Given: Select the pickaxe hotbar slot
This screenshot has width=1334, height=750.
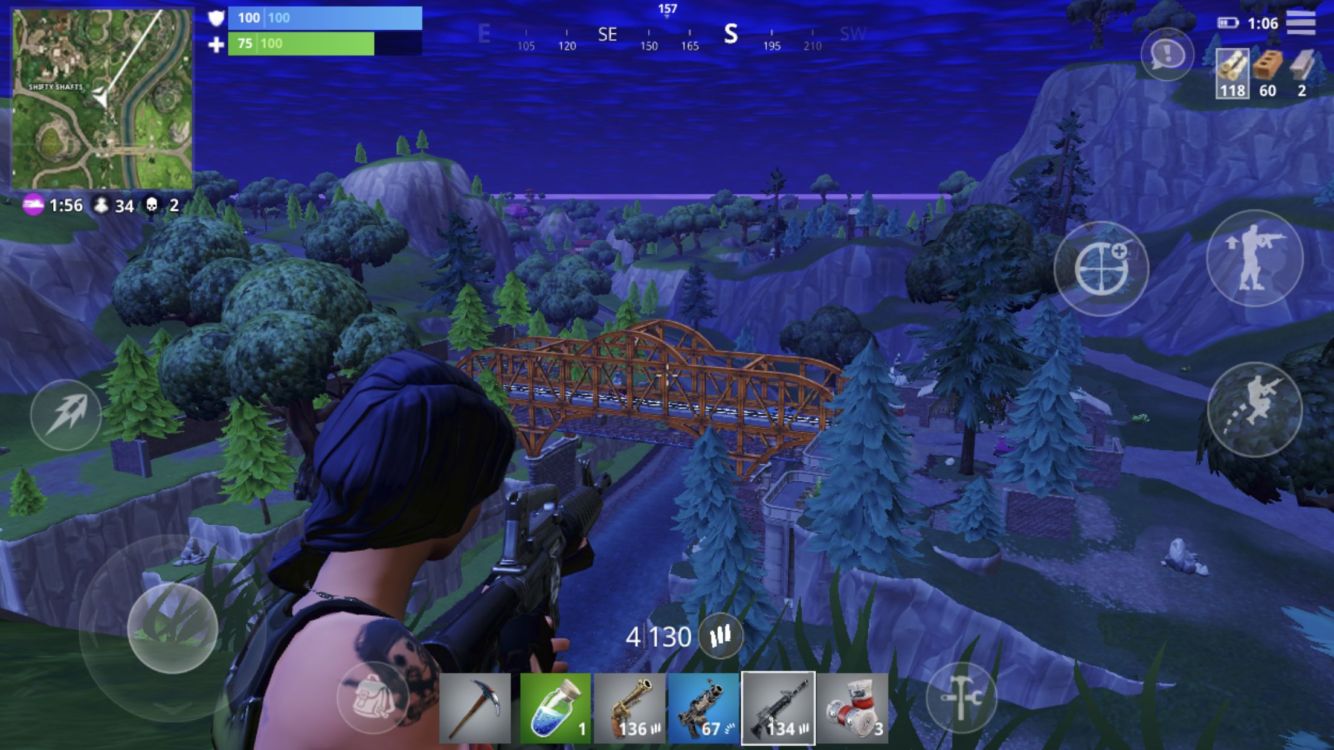Looking at the screenshot, I should [x=474, y=708].
